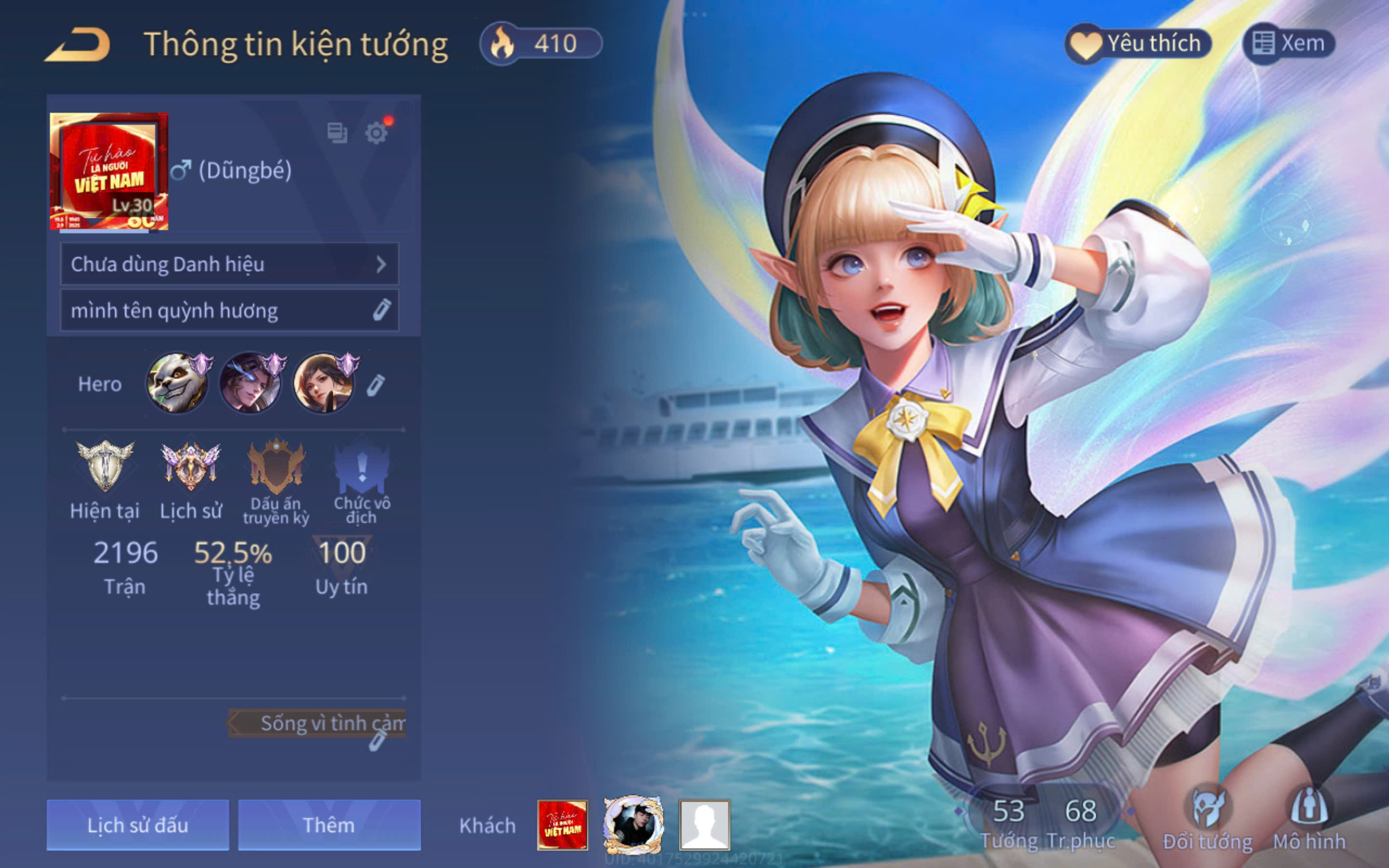Go back with the gold arrow button

tap(78, 44)
